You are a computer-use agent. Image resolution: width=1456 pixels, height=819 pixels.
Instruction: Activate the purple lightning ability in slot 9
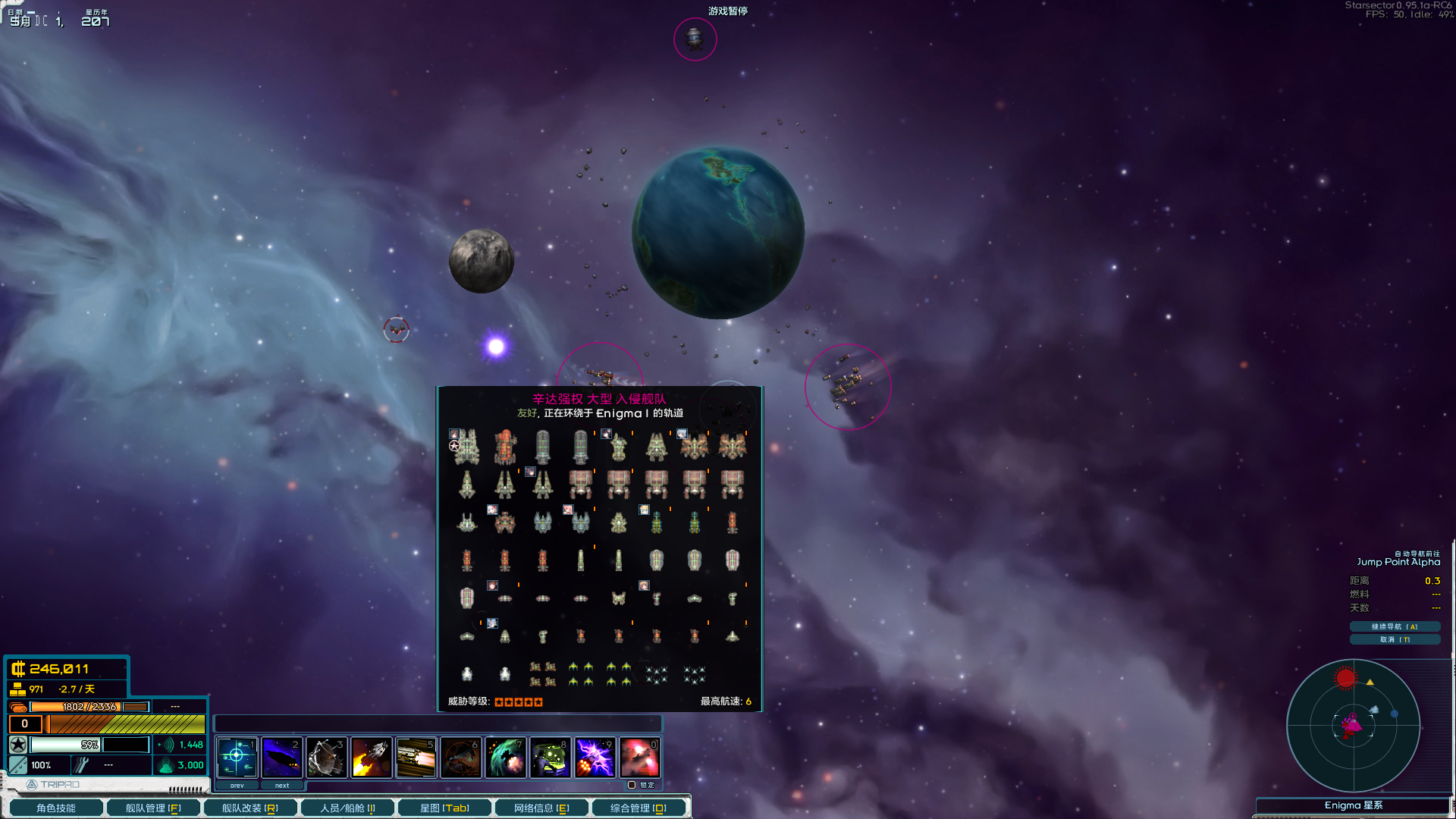[595, 757]
